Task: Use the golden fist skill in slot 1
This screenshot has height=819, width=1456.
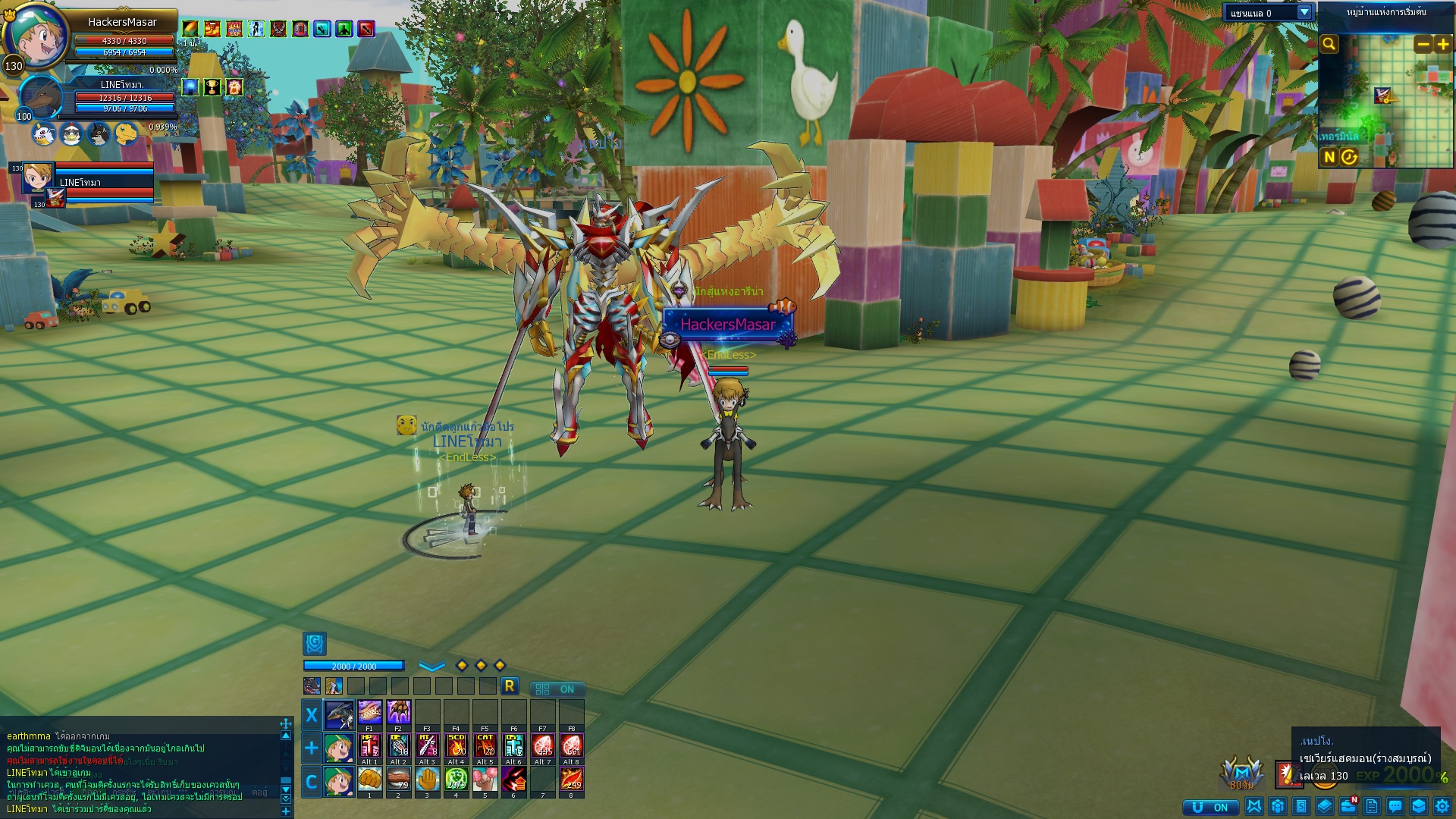Action: (x=369, y=778)
